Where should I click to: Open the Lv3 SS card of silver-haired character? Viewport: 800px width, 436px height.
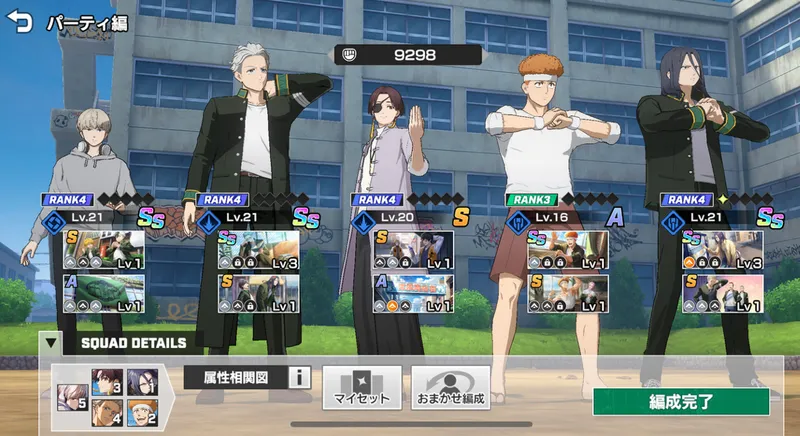[259, 250]
